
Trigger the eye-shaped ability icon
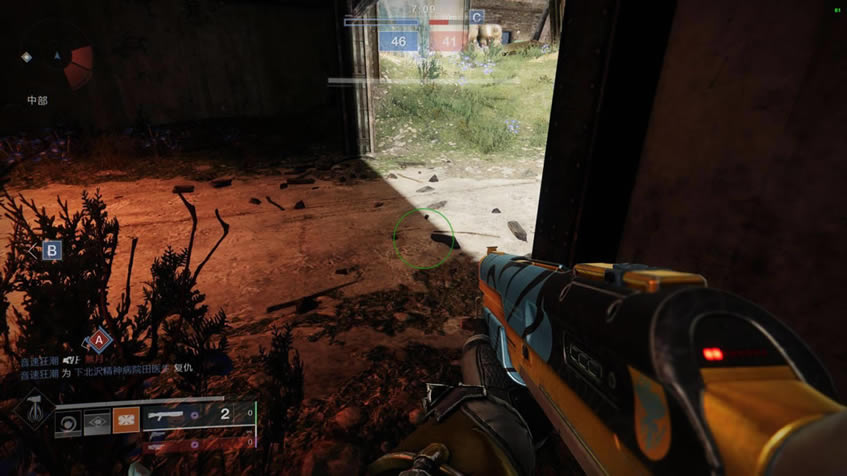pos(96,421)
